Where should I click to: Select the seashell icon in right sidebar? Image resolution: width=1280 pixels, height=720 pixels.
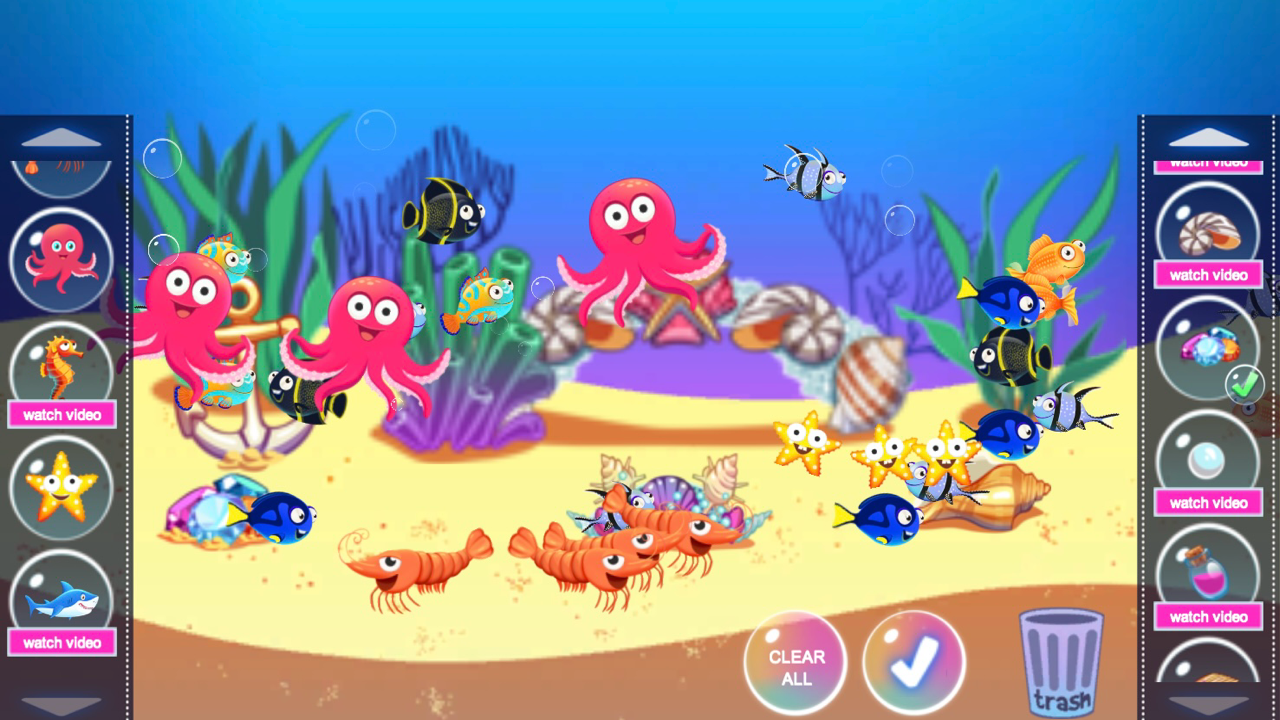click(1207, 232)
